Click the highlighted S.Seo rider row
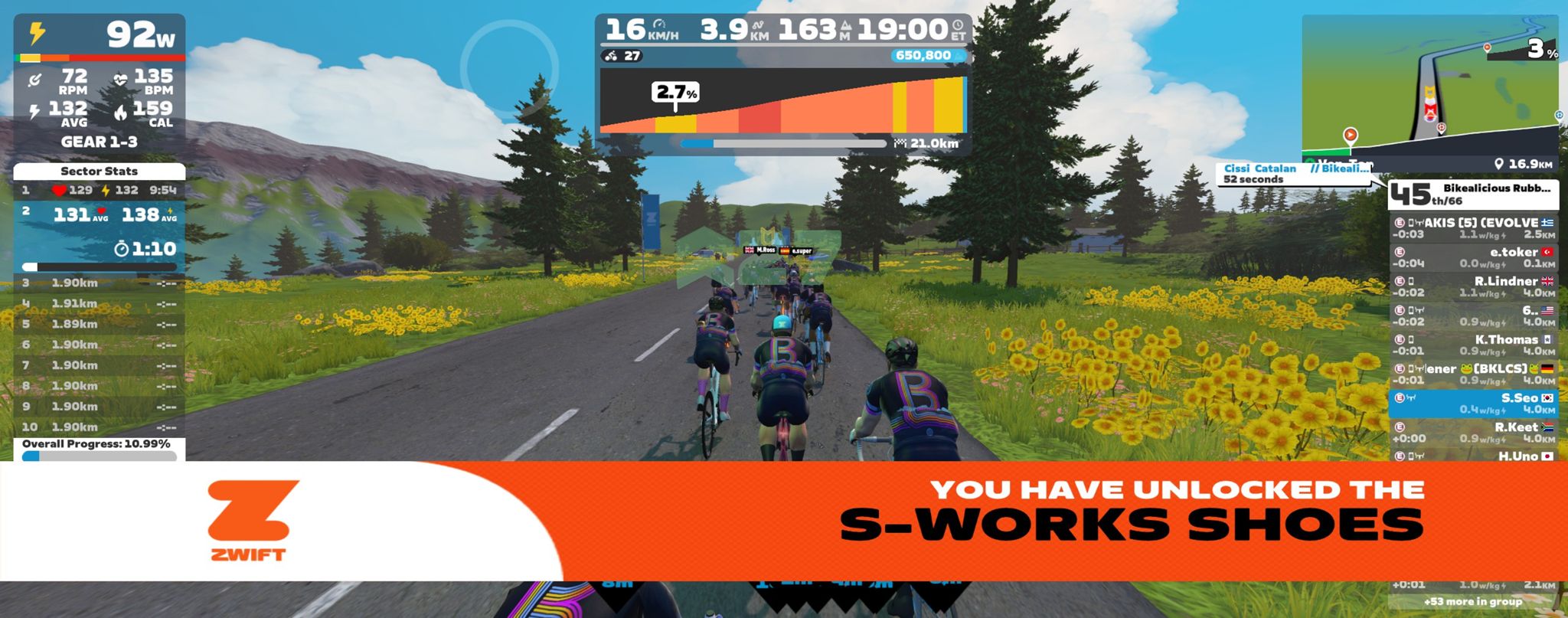The height and width of the screenshot is (618, 1568). (1472, 403)
